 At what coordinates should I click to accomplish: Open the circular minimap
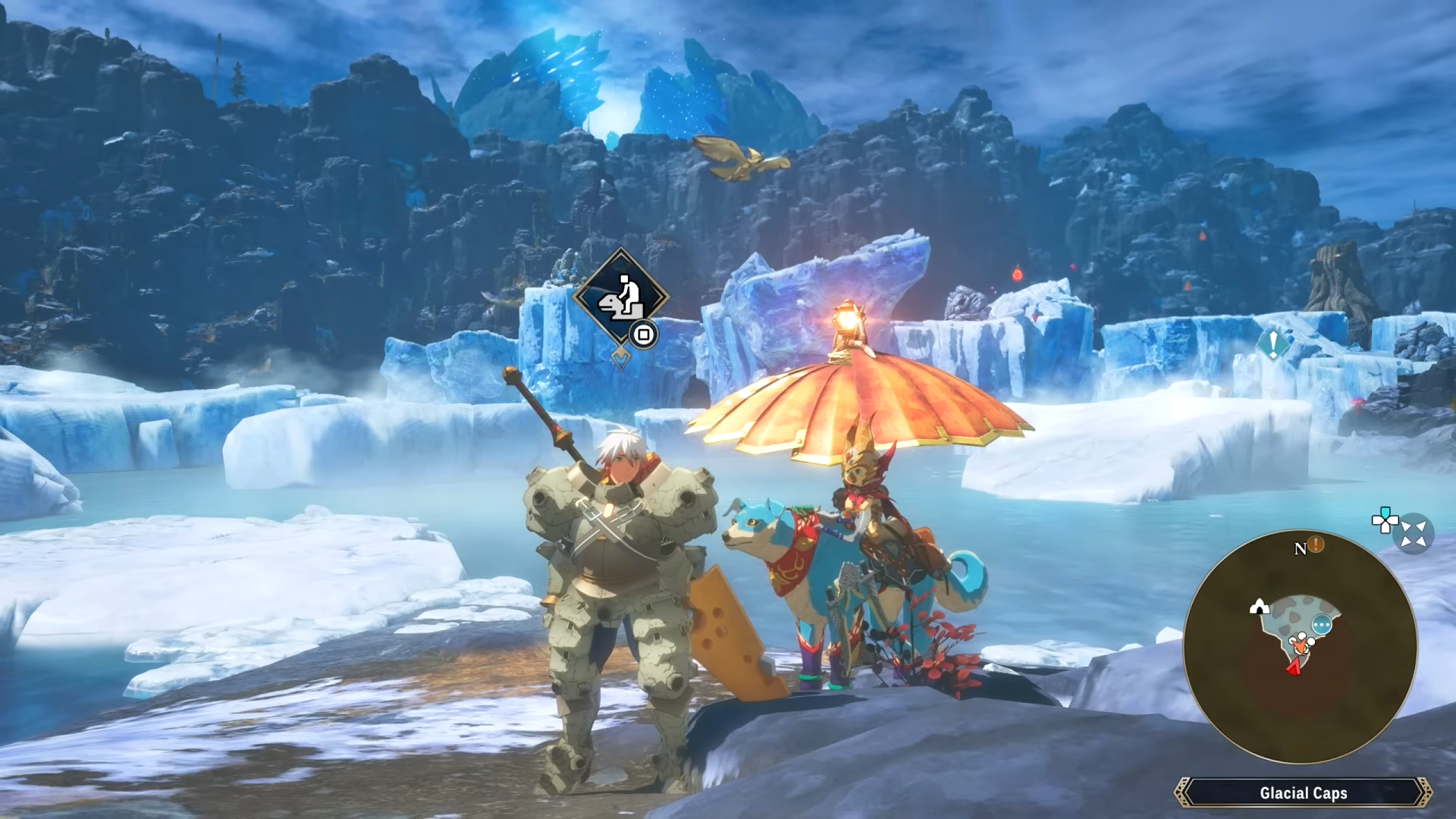pos(1300,647)
